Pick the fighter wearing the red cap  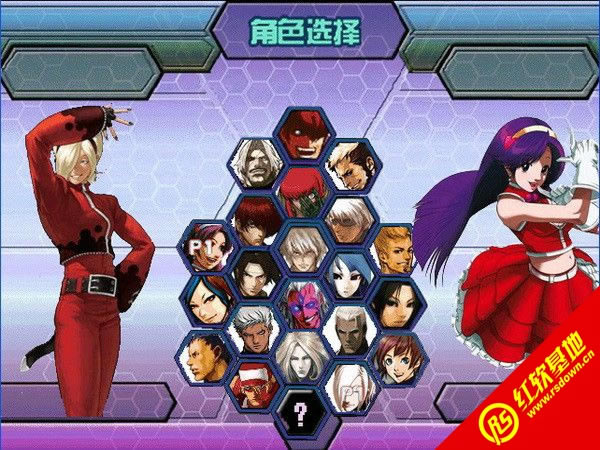253,383
